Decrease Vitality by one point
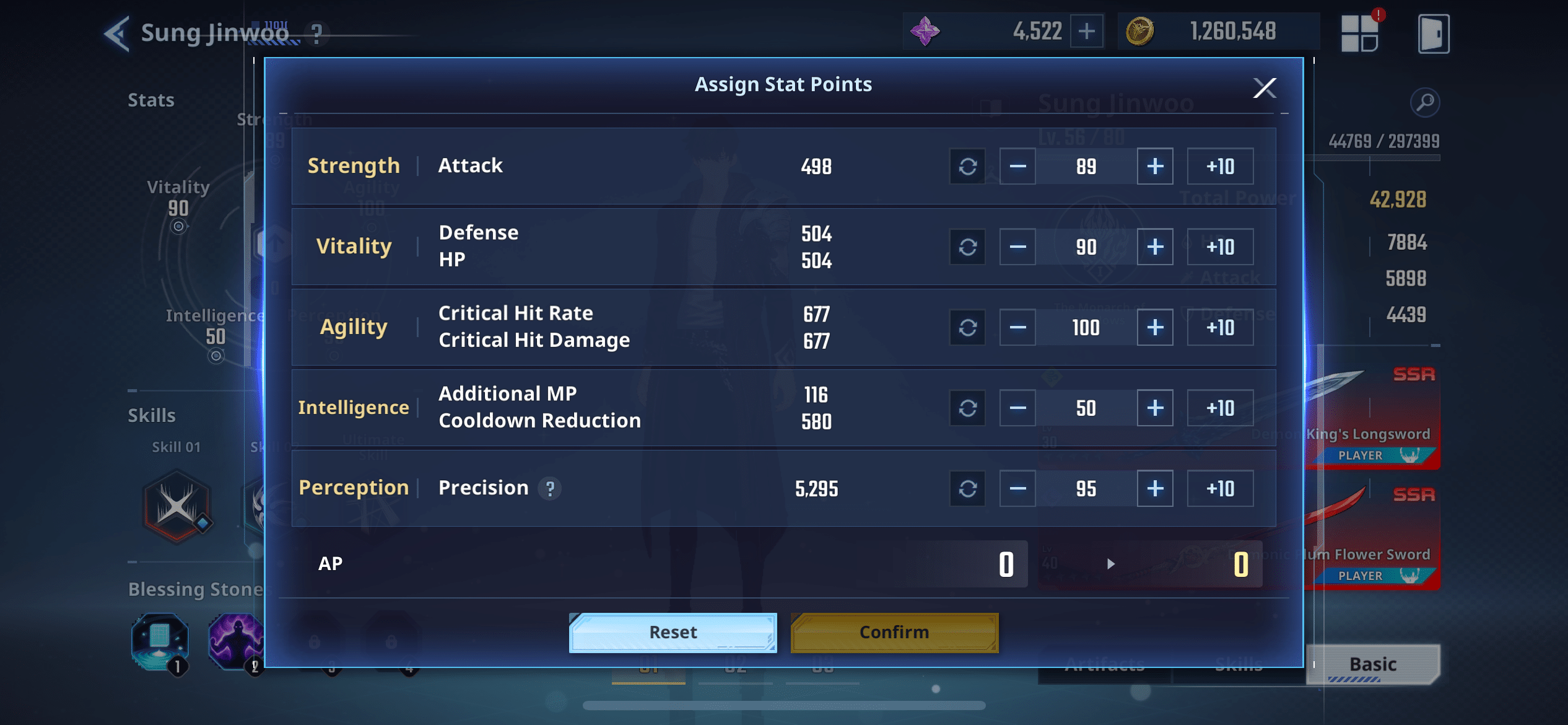The height and width of the screenshot is (725, 1568). [1017, 246]
